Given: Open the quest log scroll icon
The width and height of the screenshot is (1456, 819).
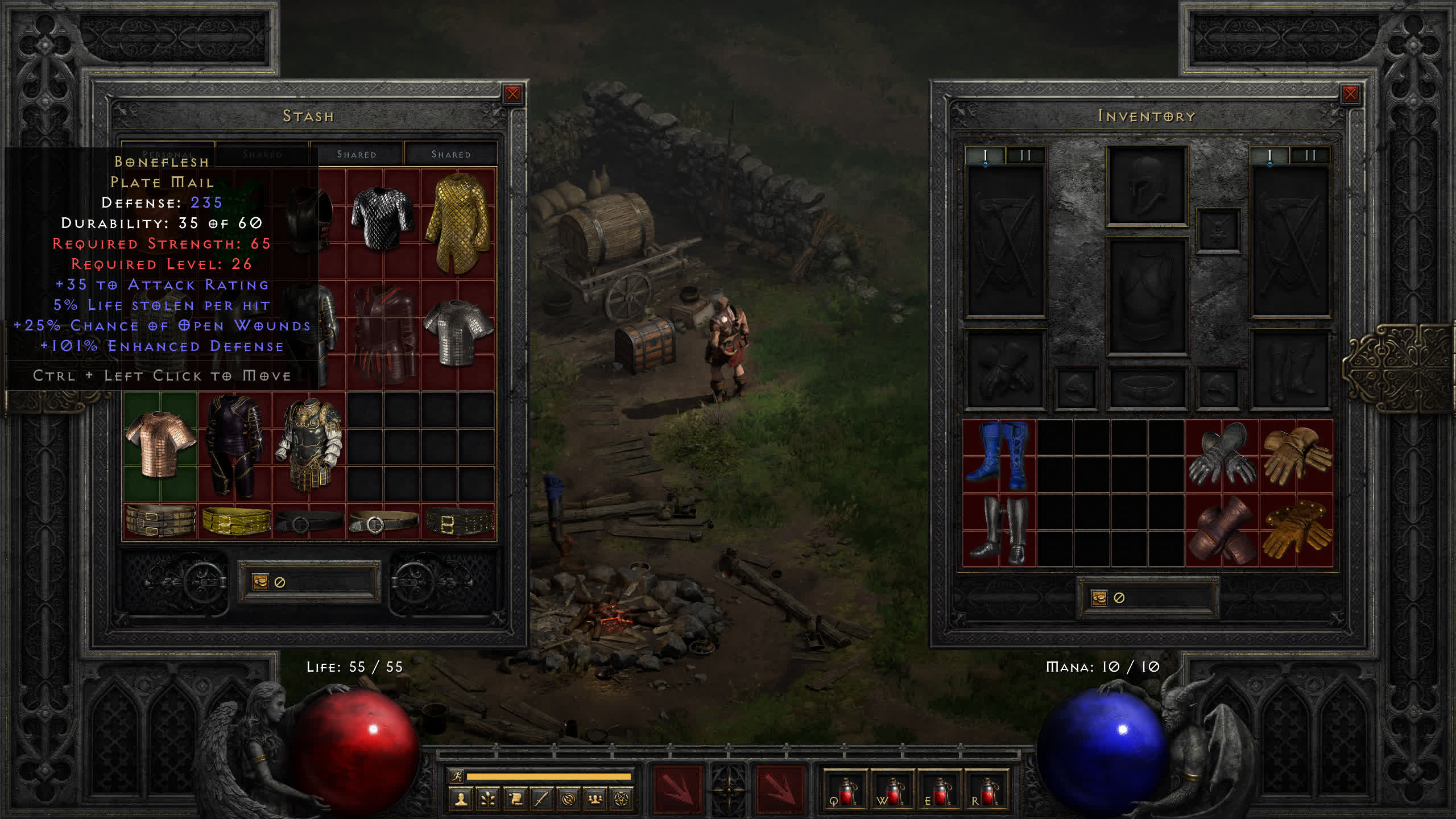Looking at the screenshot, I should (515, 800).
